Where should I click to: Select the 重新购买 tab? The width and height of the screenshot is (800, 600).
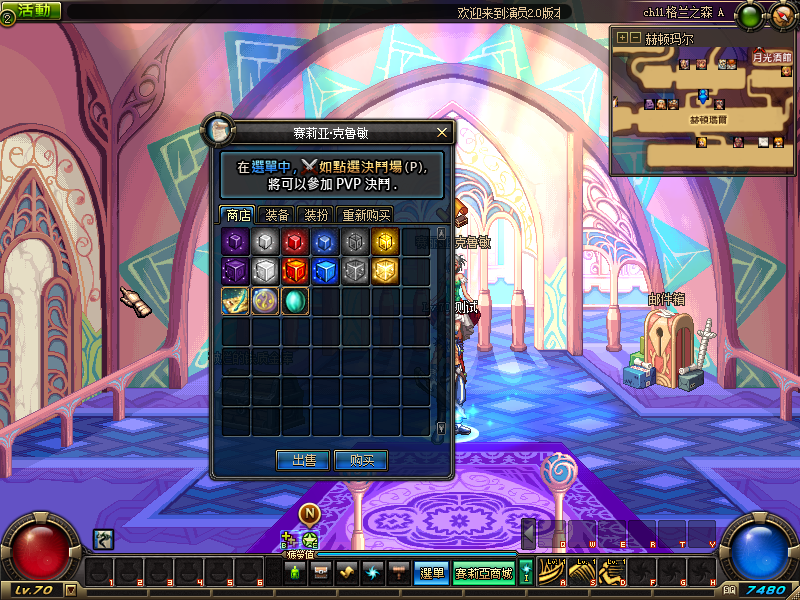coord(365,214)
